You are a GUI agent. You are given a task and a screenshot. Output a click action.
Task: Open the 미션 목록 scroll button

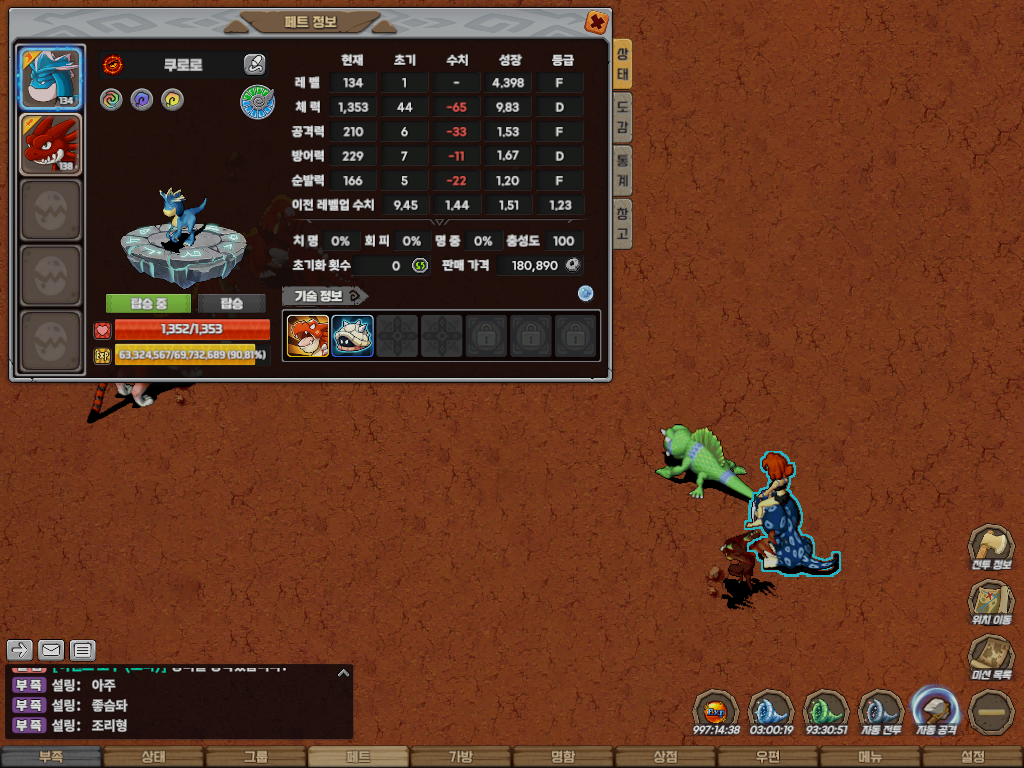[991, 657]
